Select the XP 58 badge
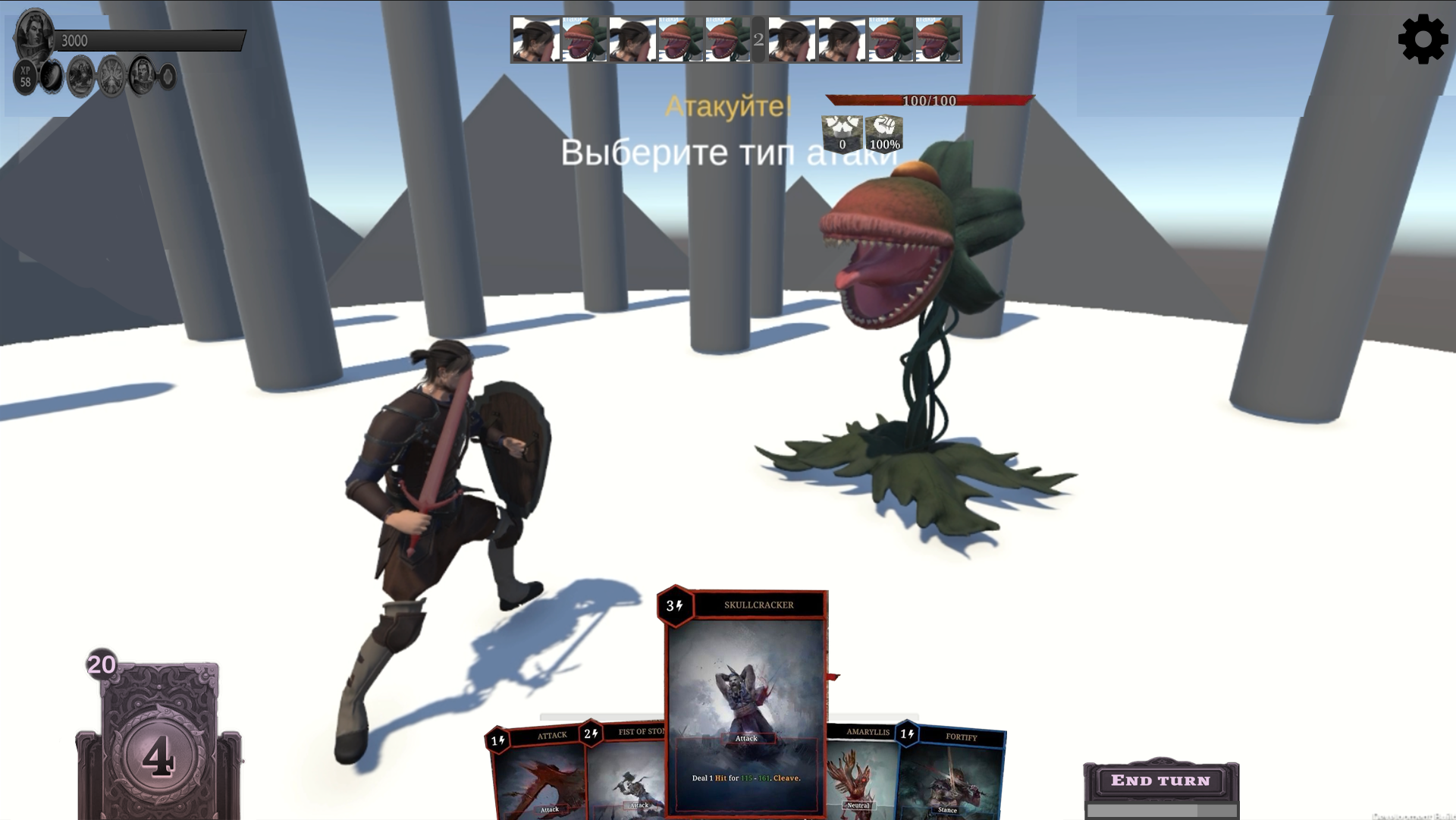1456x820 pixels. pos(26,77)
